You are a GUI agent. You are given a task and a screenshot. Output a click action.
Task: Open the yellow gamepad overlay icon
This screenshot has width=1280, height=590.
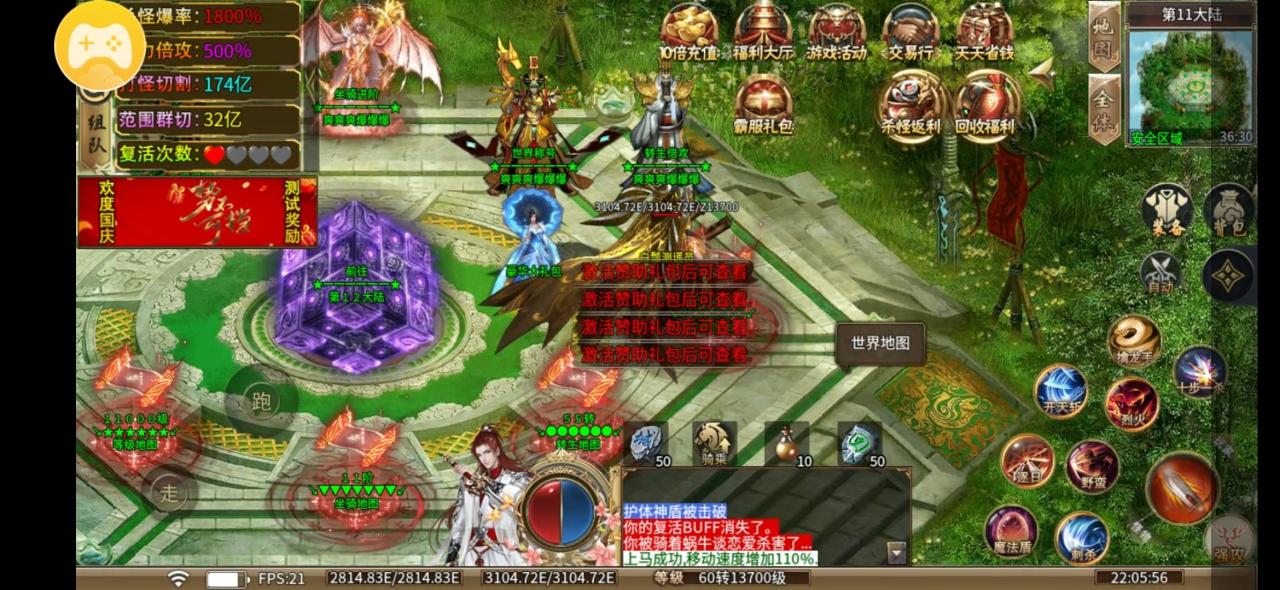99,44
